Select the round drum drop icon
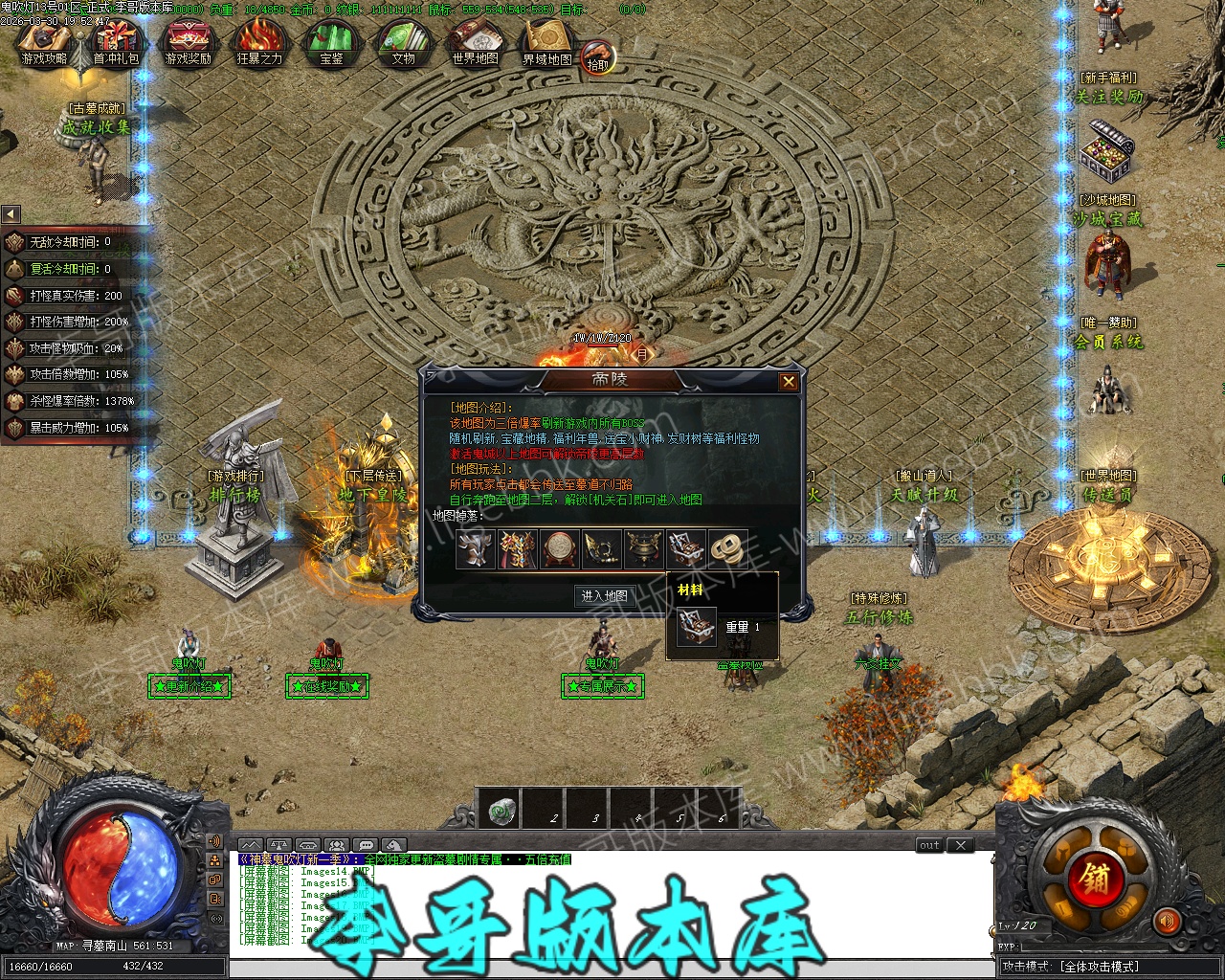This screenshot has width=1225, height=980. [559, 549]
